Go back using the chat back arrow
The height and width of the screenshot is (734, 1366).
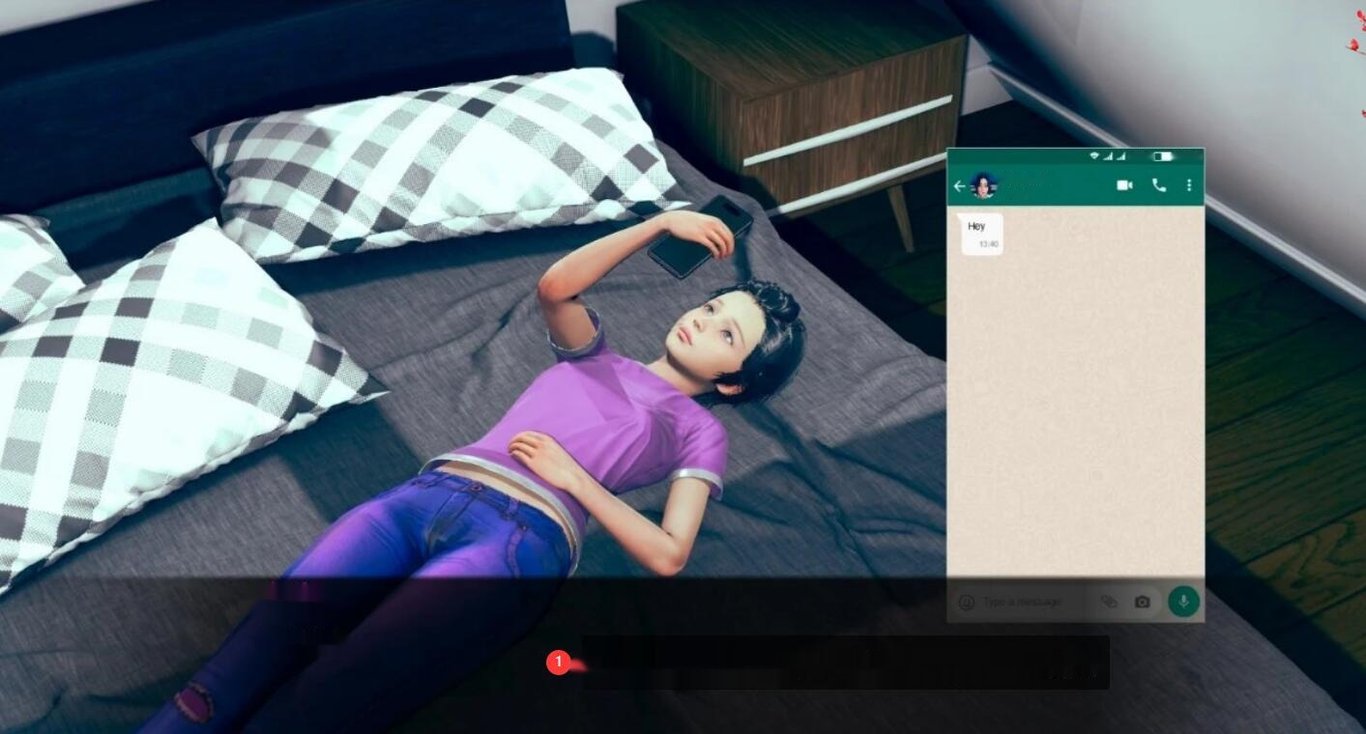tap(961, 185)
